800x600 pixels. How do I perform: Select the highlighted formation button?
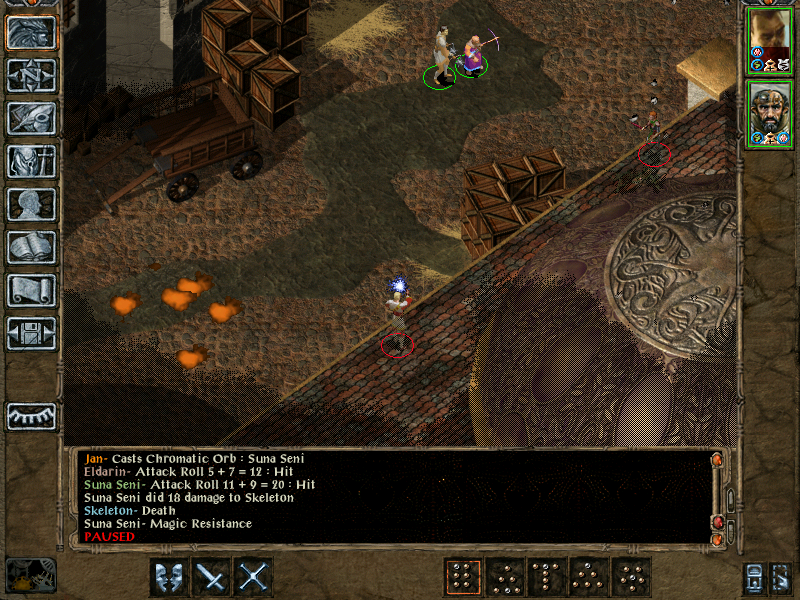pyautogui.click(x=463, y=577)
